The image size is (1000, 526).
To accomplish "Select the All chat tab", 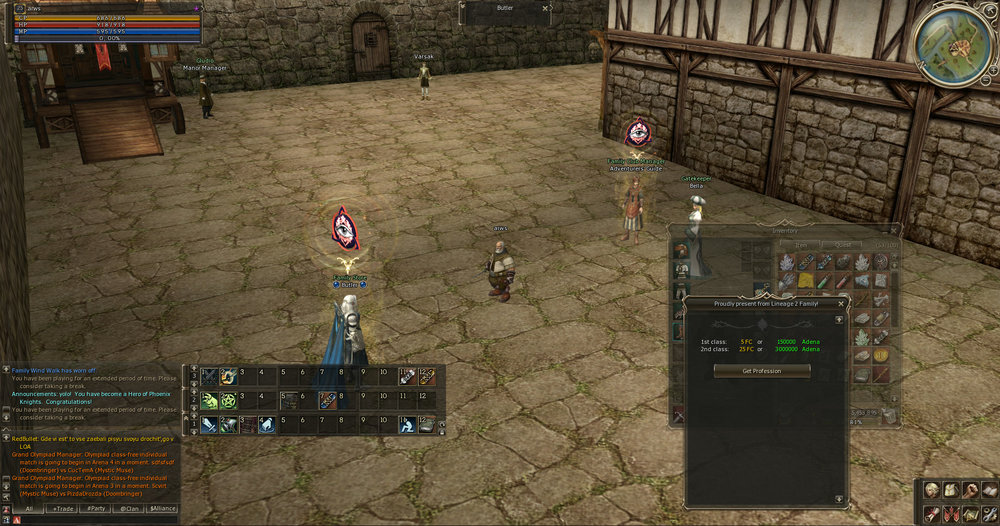I will (x=29, y=508).
